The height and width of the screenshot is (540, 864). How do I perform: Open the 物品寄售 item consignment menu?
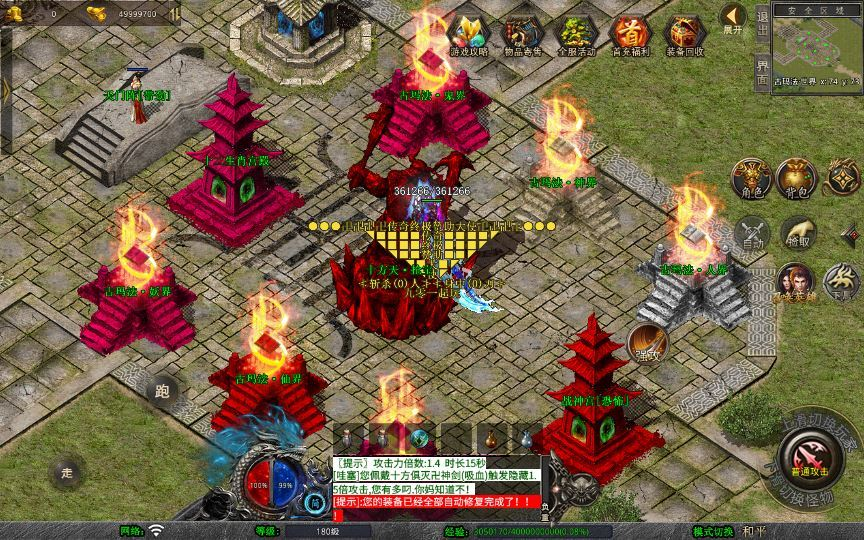[x=523, y=33]
